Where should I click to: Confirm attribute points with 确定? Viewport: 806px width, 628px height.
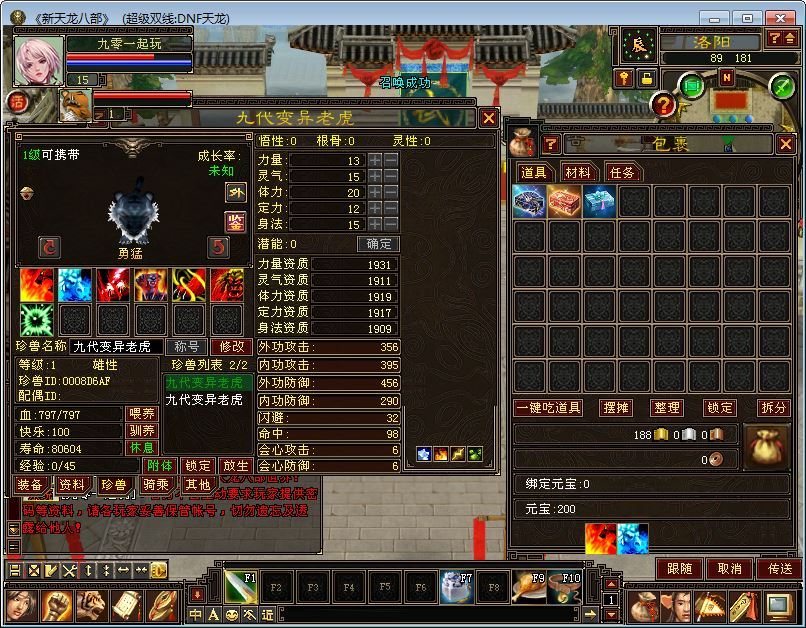click(380, 244)
